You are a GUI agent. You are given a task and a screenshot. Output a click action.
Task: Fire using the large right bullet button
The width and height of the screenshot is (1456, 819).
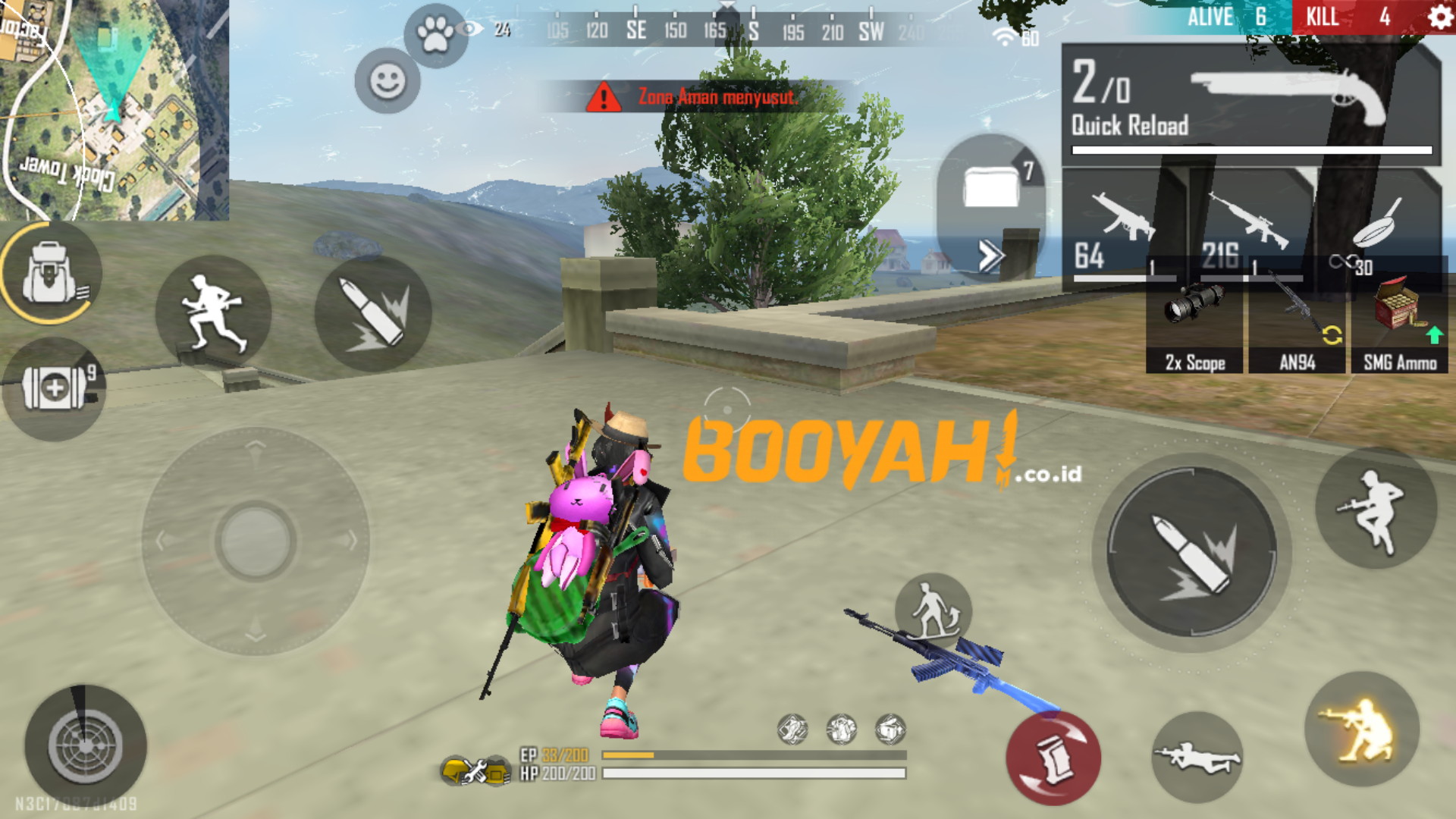click(1191, 552)
